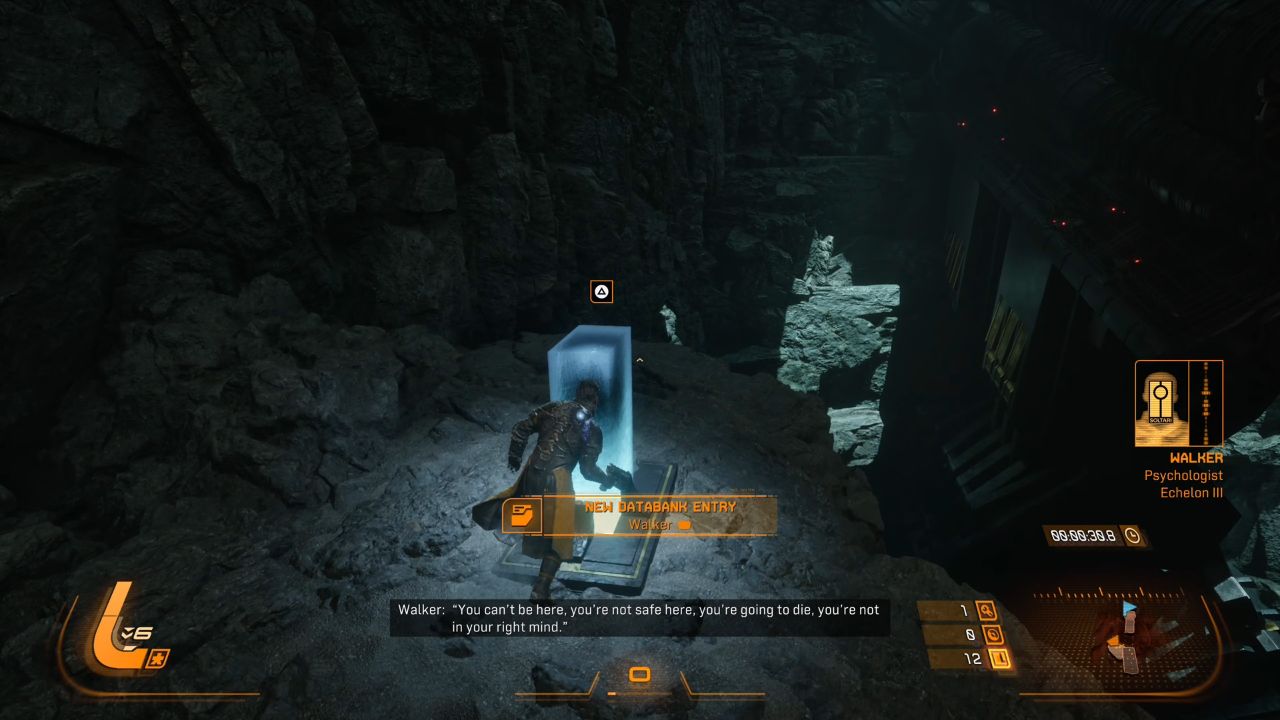Select the star badge beside the emblem

pyautogui.click(x=160, y=658)
